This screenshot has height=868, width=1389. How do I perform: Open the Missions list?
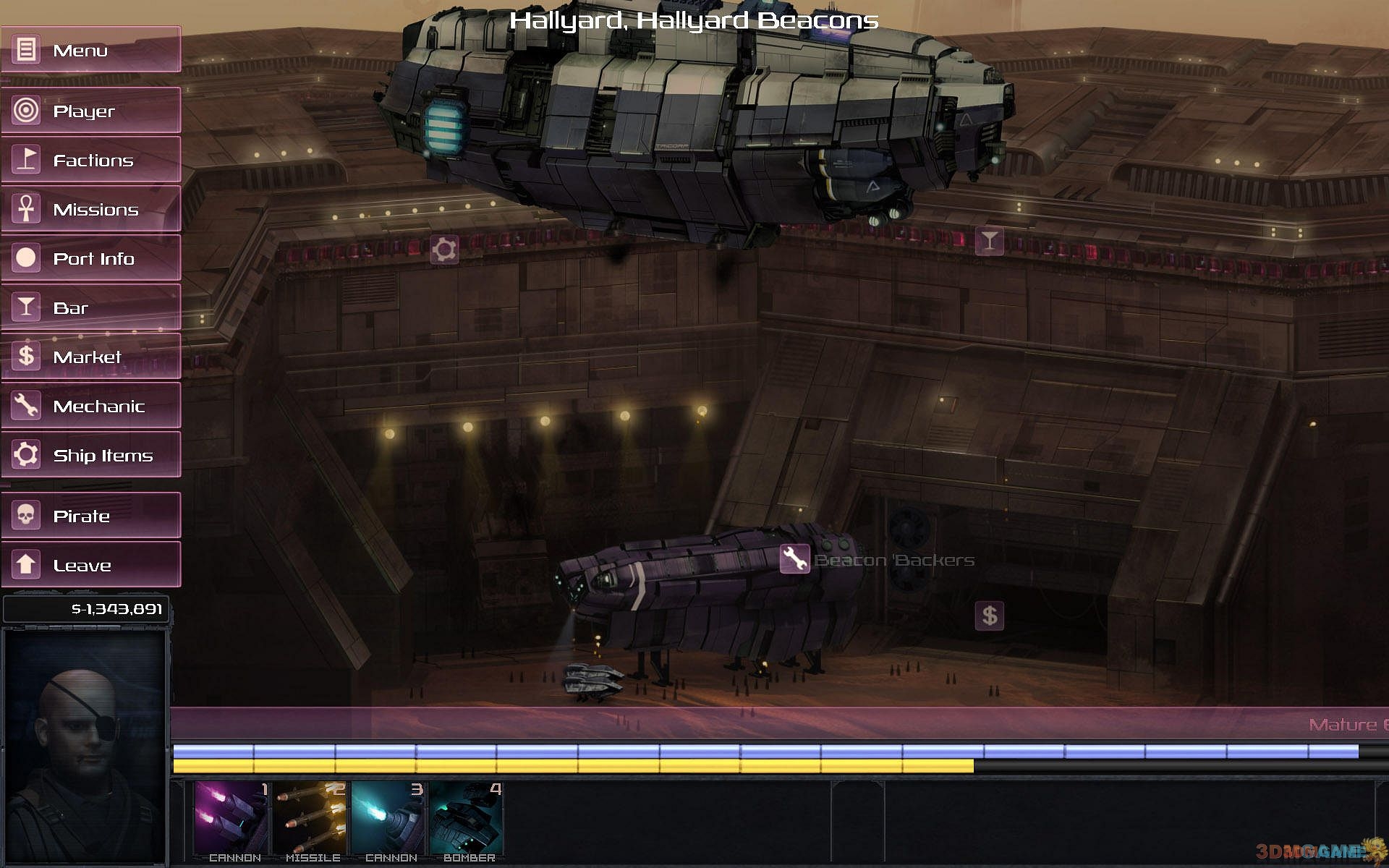click(90, 210)
